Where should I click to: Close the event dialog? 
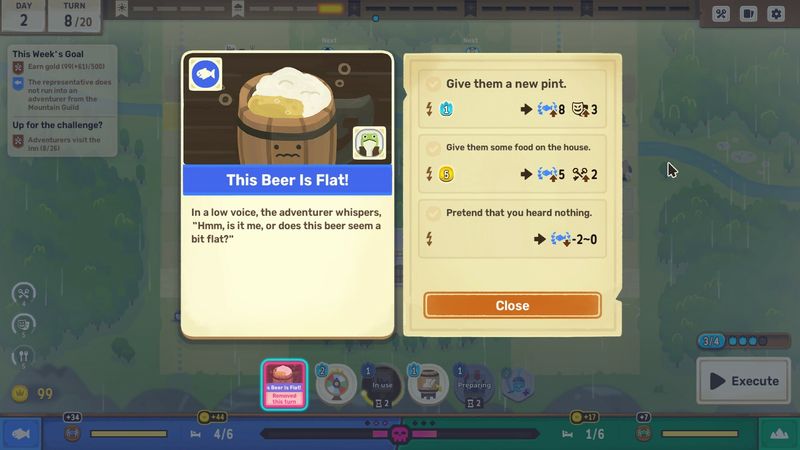[x=512, y=305]
